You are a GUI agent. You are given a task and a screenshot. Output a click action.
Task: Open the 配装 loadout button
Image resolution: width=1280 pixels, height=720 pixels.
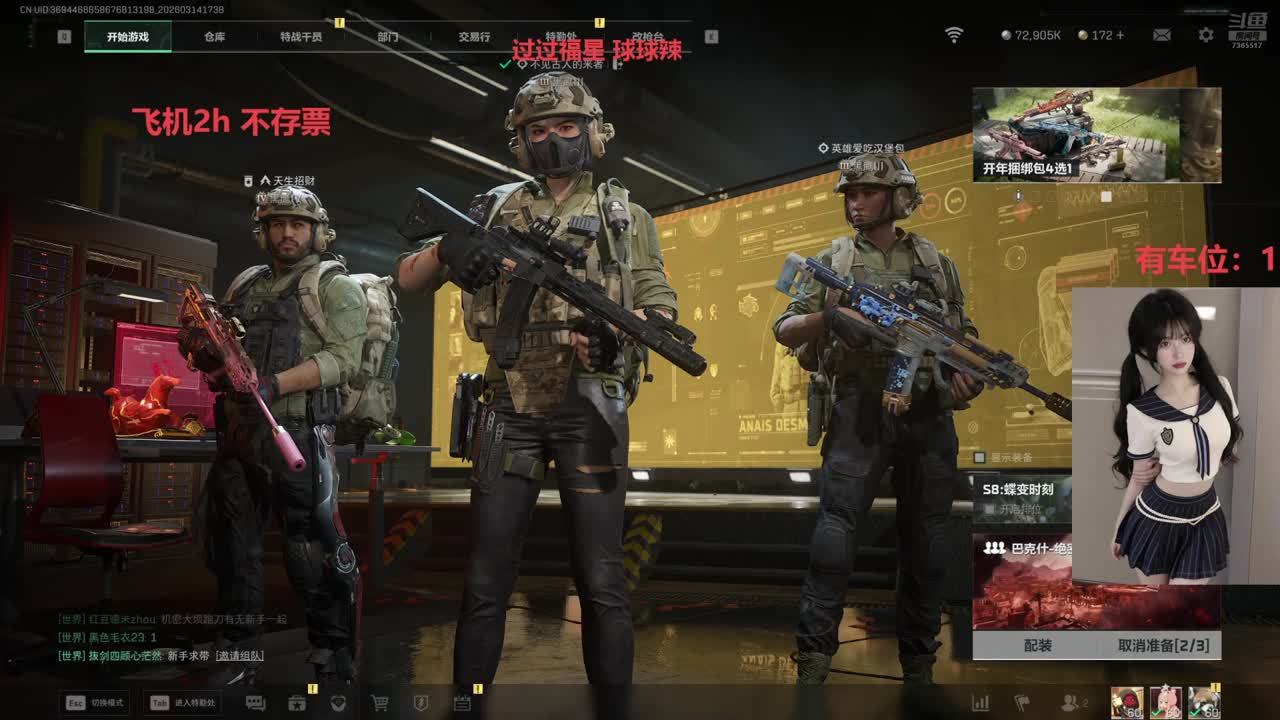coord(1037,646)
